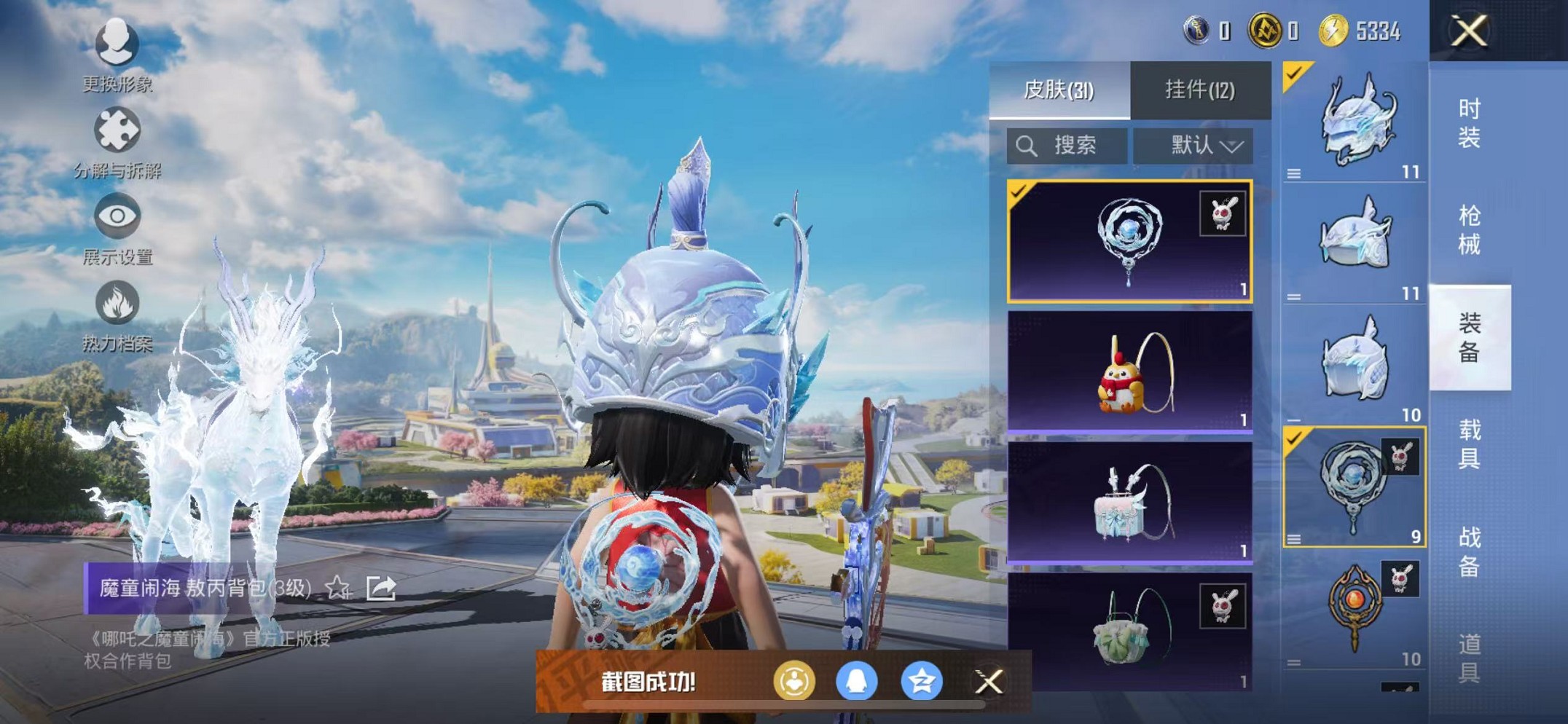Close the wardrobe with the top-right X
The image size is (1568, 724).
(1467, 31)
